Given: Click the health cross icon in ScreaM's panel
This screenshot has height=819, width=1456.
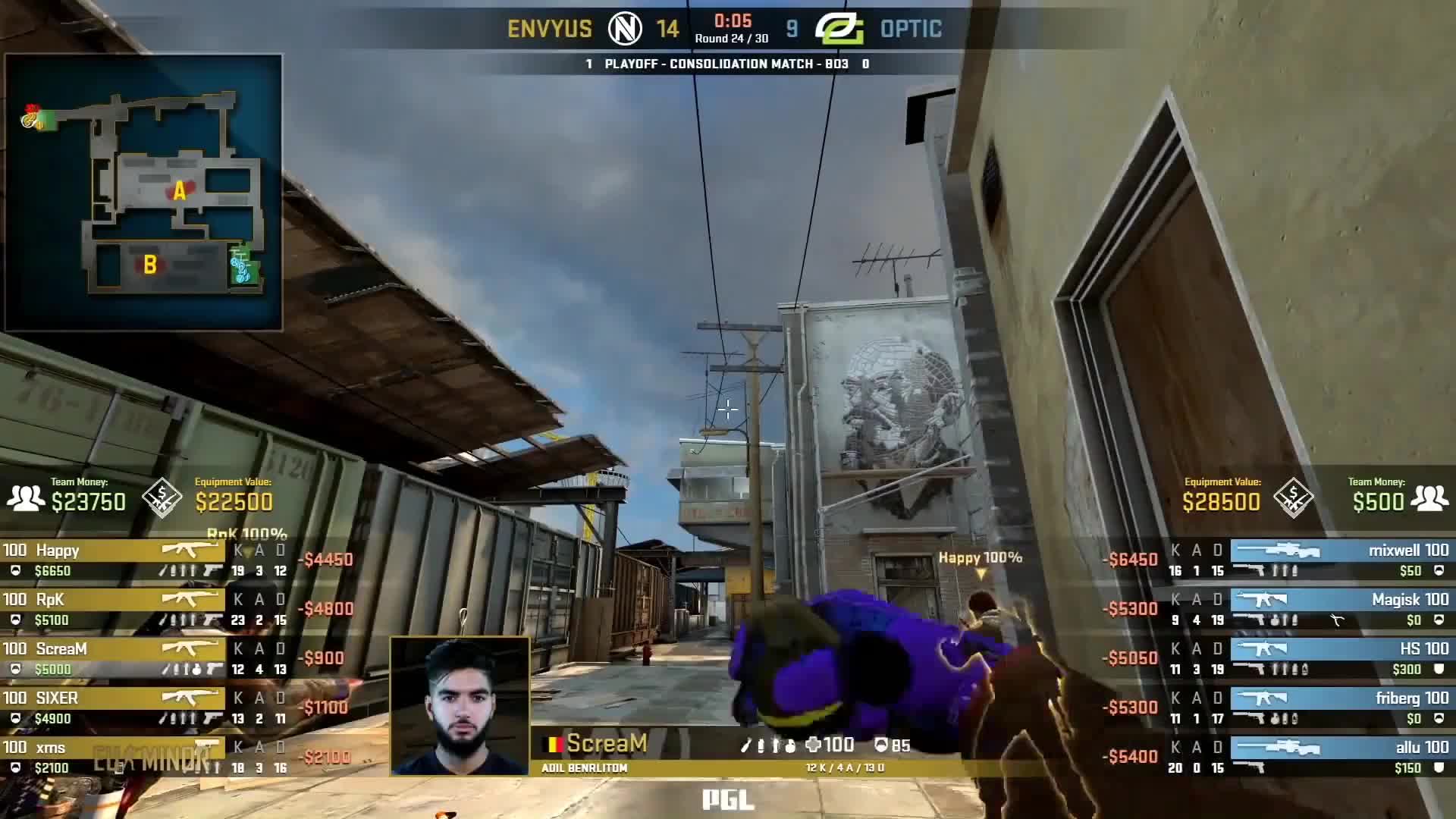Looking at the screenshot, I should click(x=814, y=745).
